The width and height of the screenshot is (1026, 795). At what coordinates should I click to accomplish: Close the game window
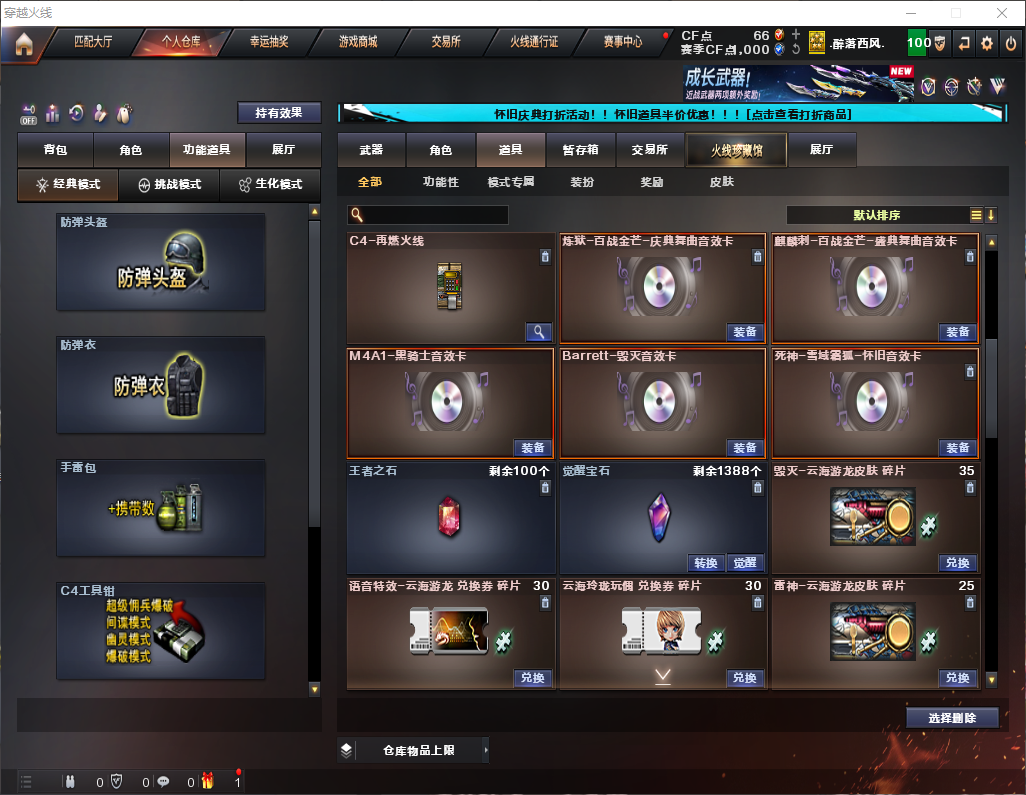pyautogui.click(x=1001, y=13)
